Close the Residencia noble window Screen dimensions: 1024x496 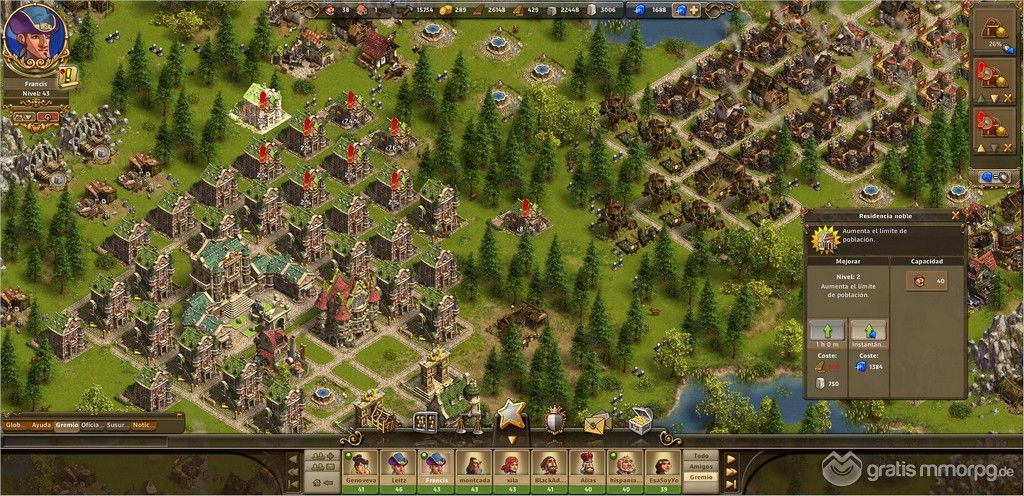(955, 214)
